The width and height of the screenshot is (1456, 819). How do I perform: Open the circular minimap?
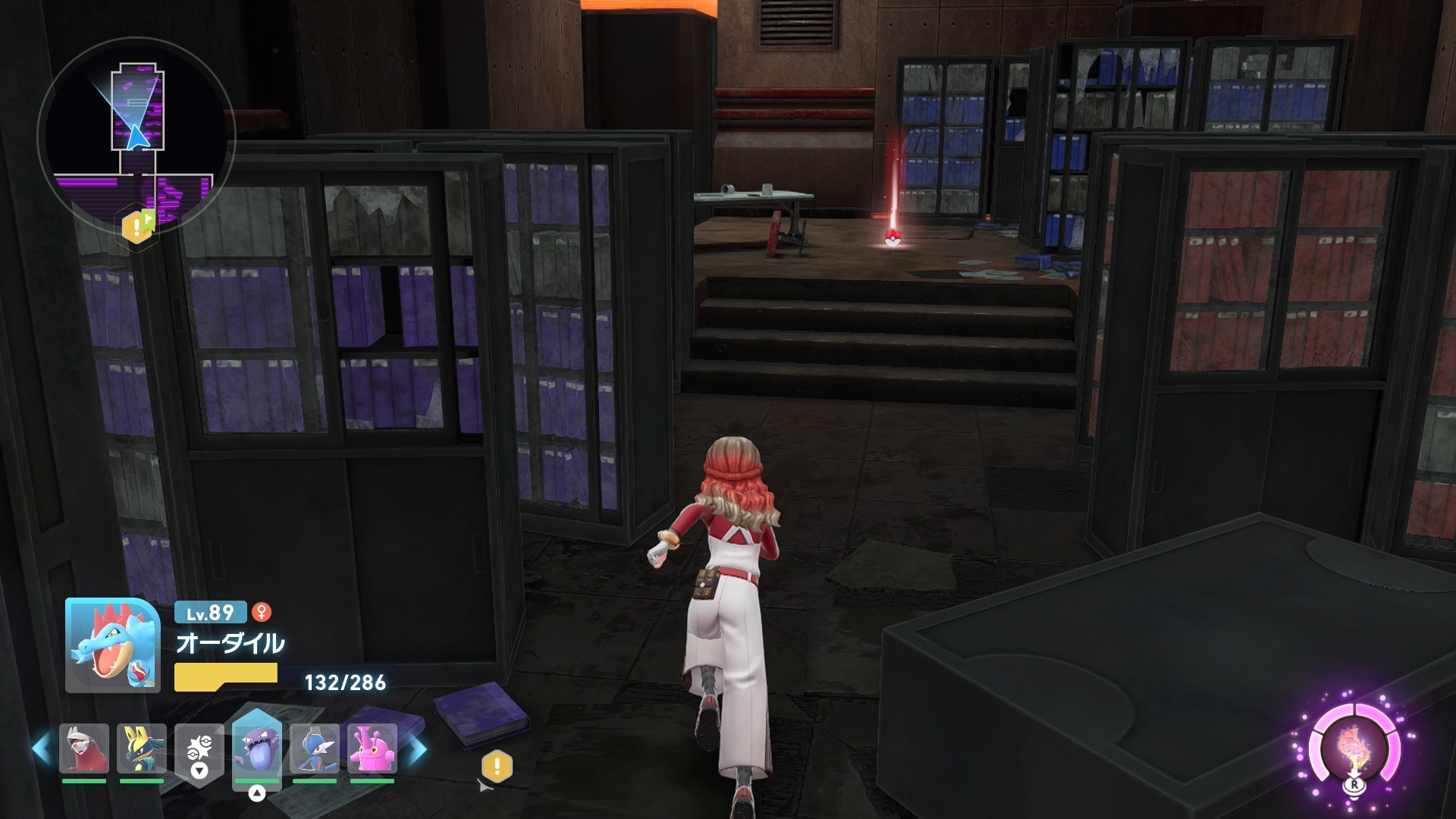pyautogui.click(x=136, y=136)
